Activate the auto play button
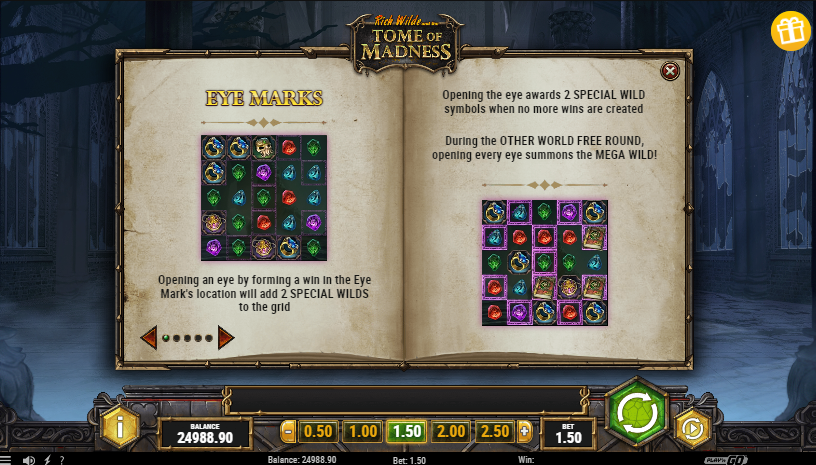Image resolution: width=816 pixels, height=465 pixels. (x=692, y=428)
